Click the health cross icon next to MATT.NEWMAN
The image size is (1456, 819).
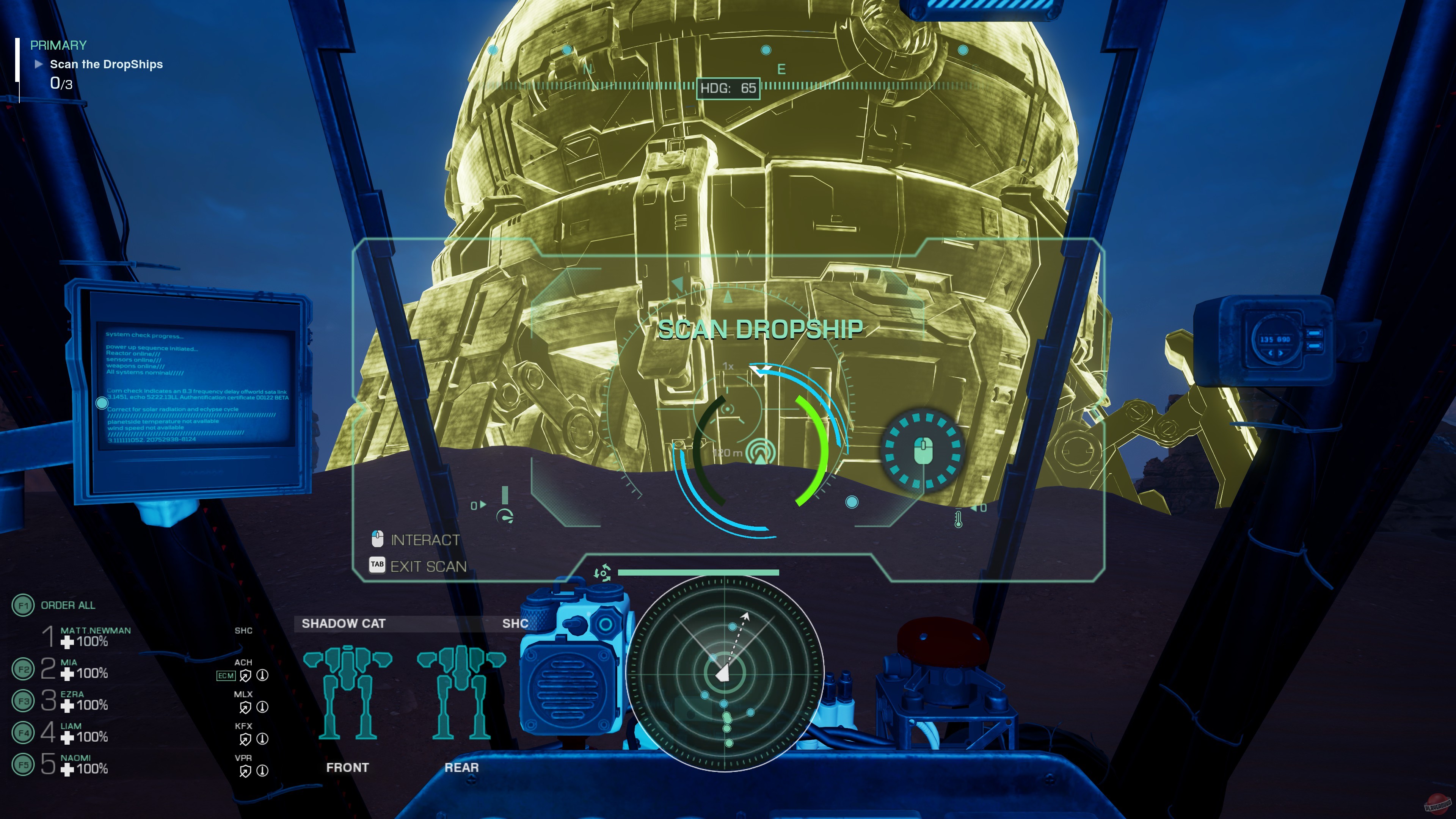click(x=67, y=642)
